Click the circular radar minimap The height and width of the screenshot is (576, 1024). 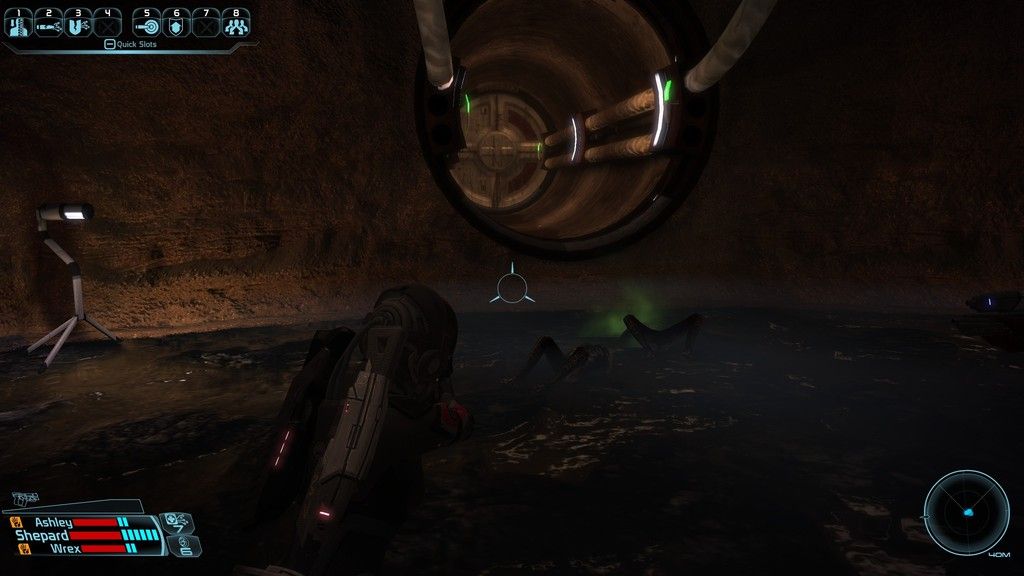point(966,511)
